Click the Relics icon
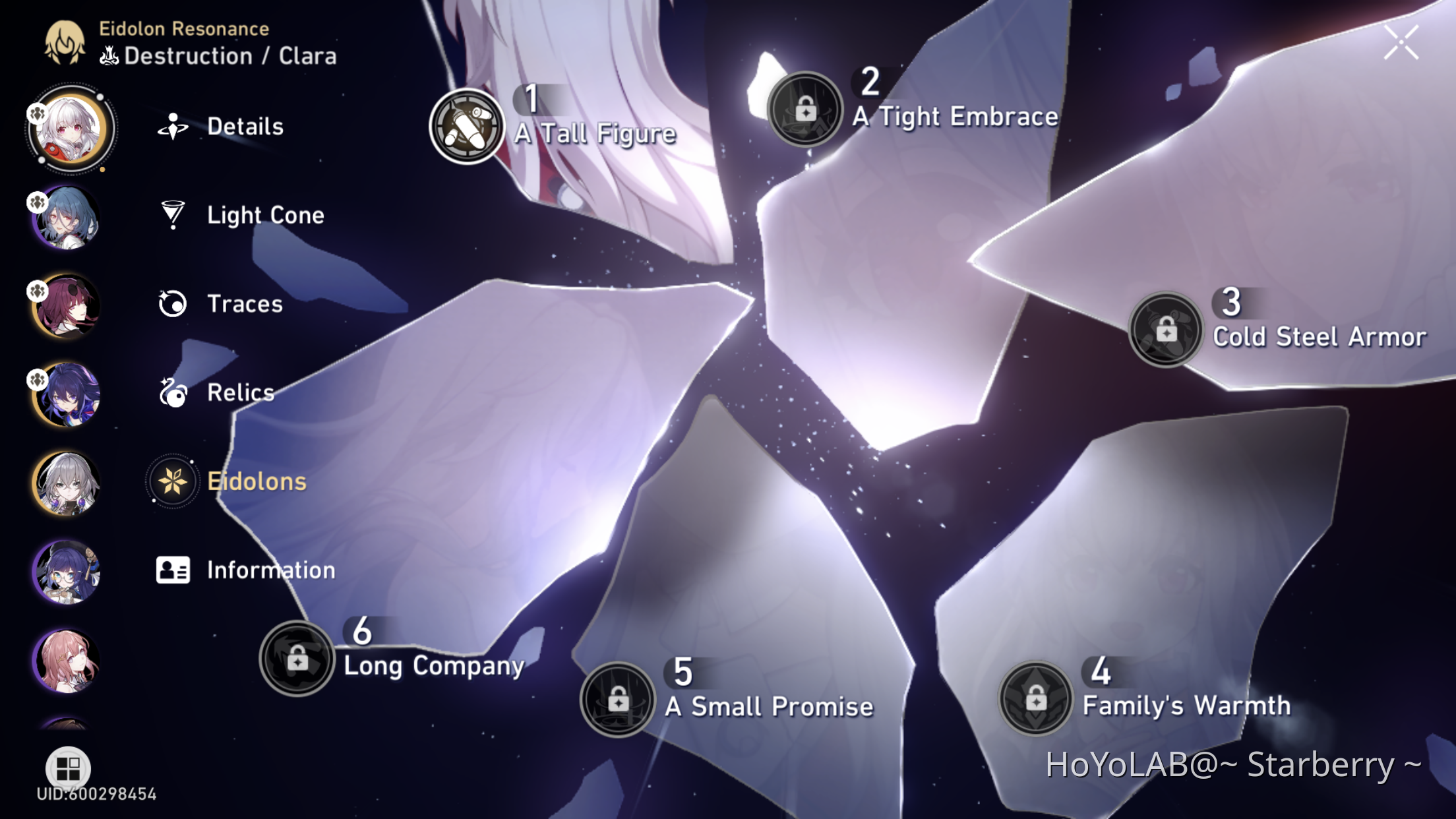 pyautogui.click(x=173, y=392)
